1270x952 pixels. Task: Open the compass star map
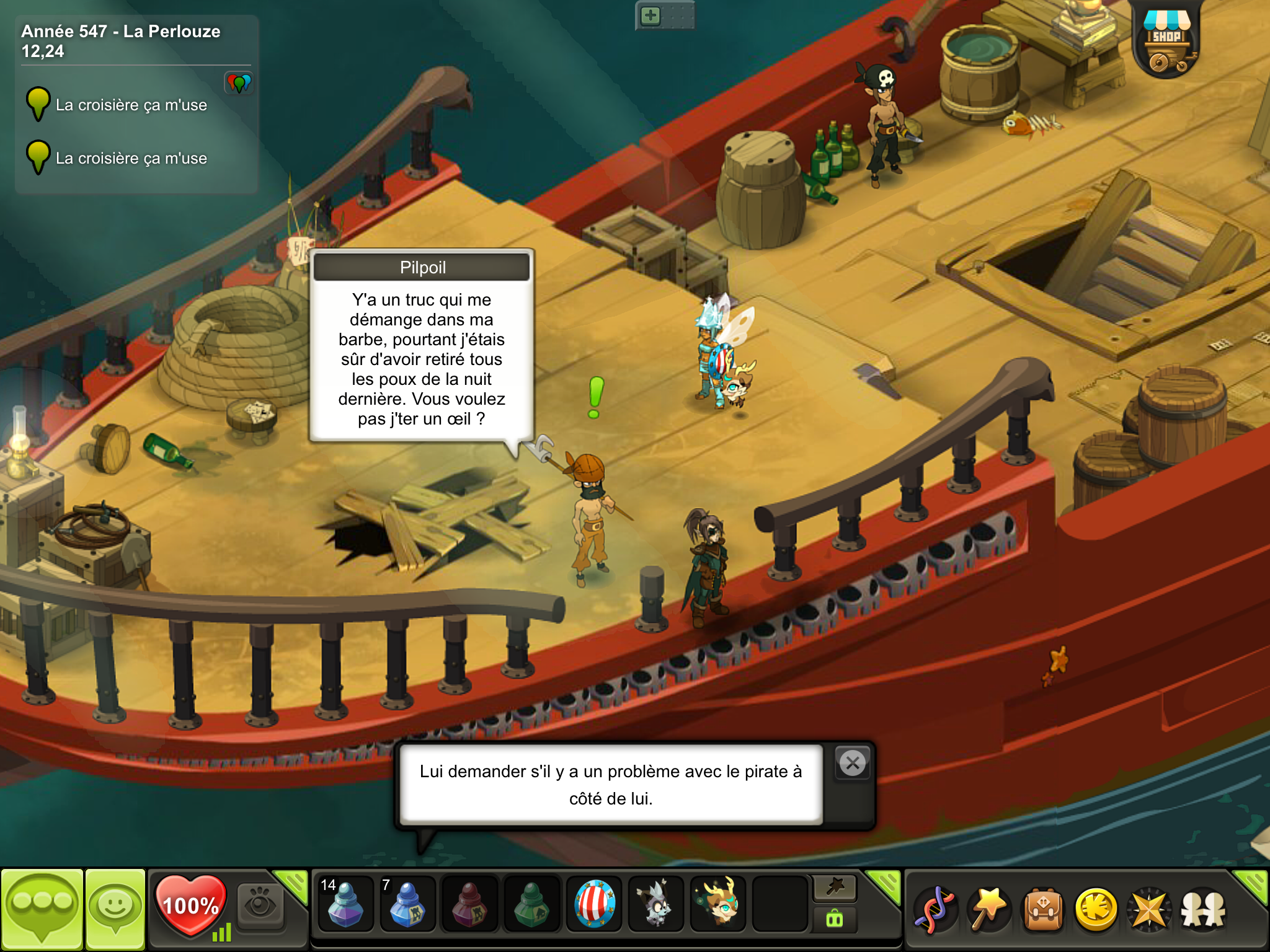[1150, 909]
